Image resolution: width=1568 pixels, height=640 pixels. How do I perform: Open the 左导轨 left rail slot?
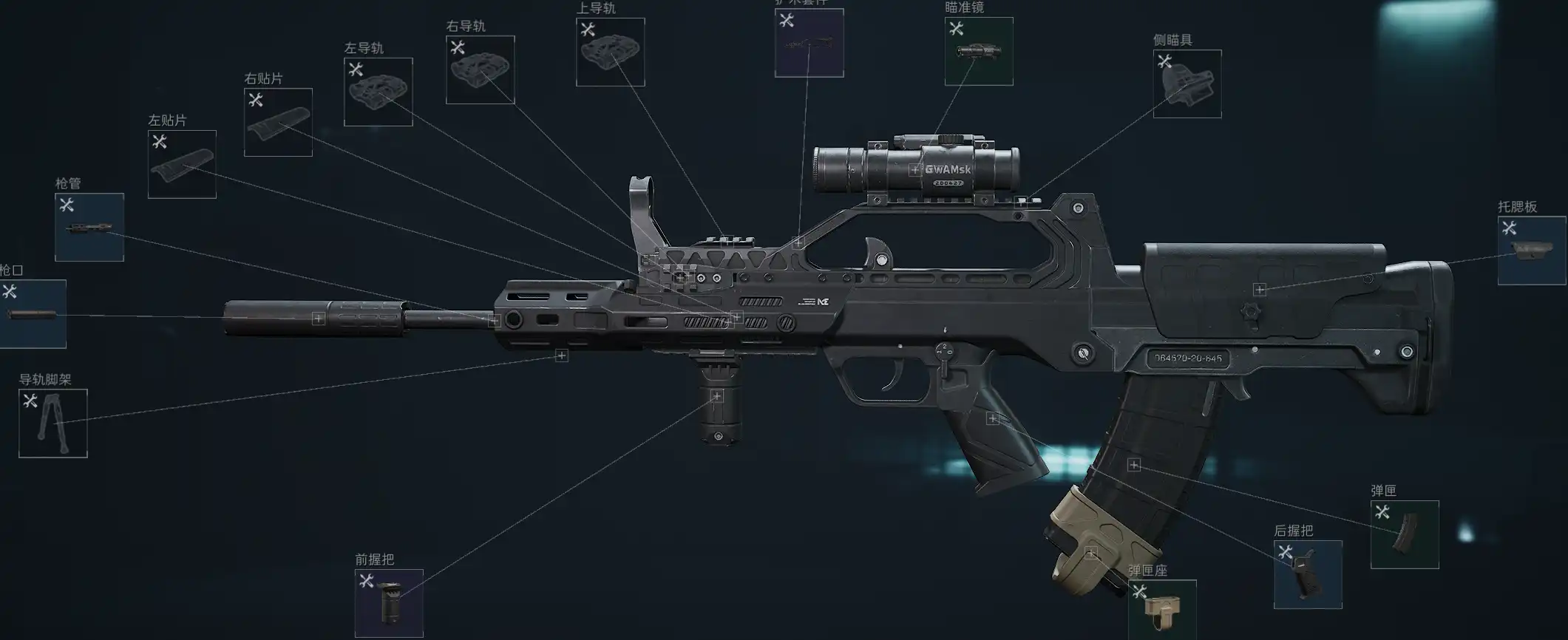click(378, 92)
